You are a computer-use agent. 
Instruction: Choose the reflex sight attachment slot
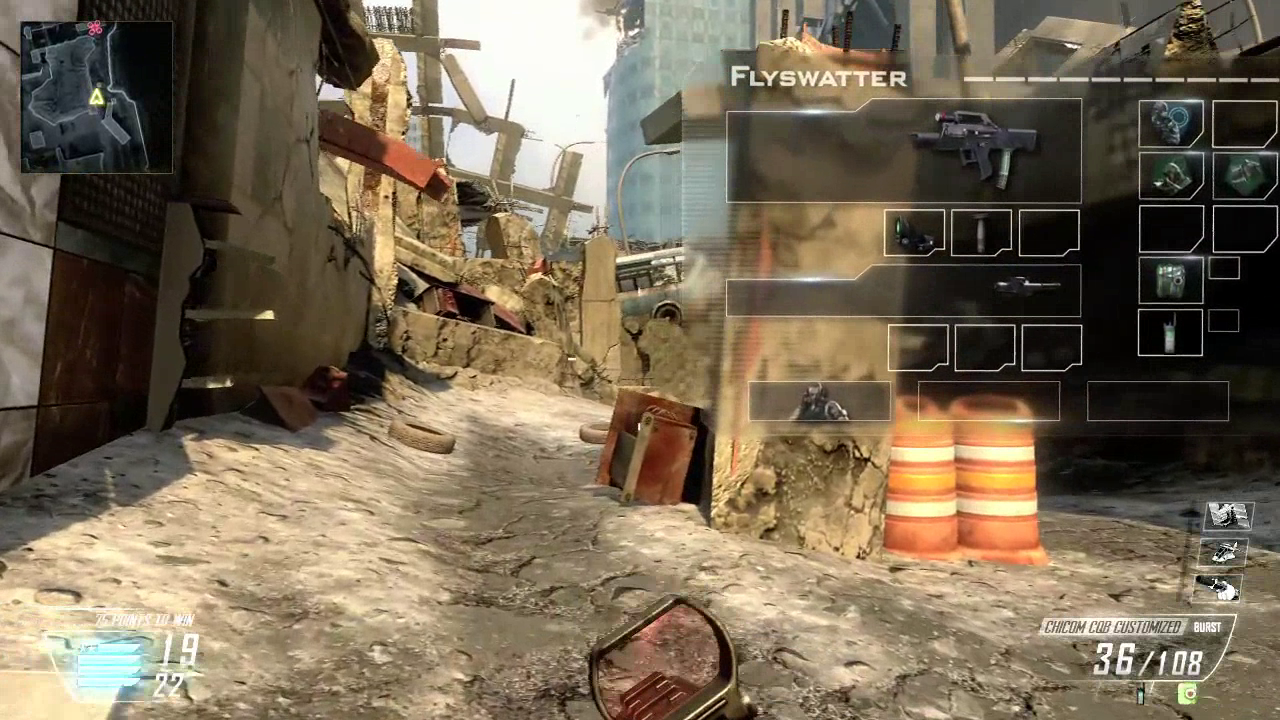914,233
